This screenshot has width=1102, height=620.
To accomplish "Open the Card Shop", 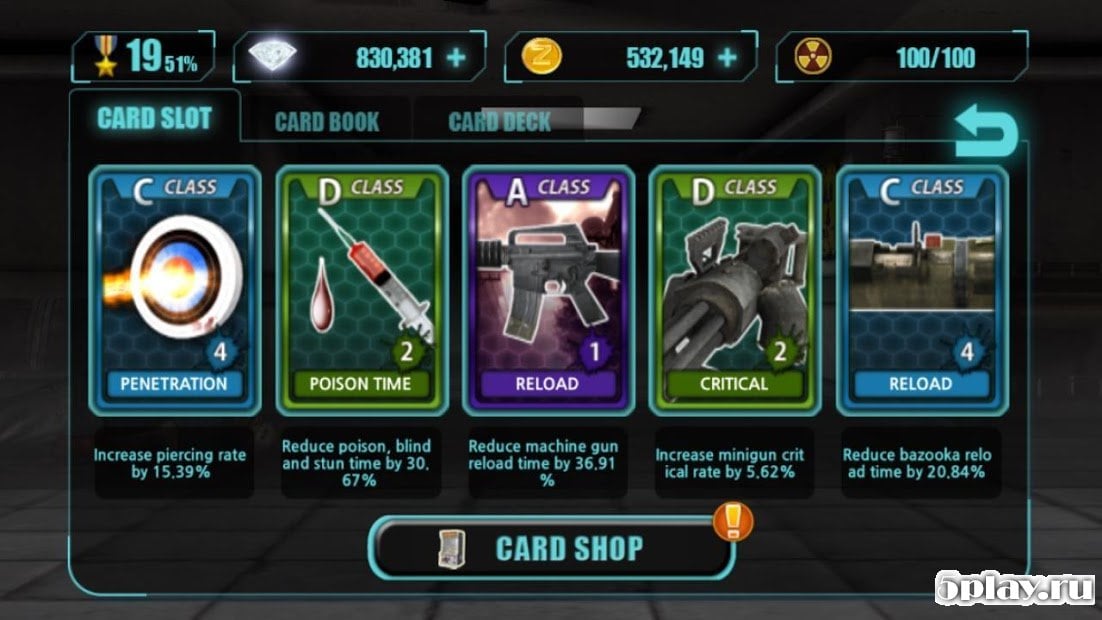I will [552, 548].
